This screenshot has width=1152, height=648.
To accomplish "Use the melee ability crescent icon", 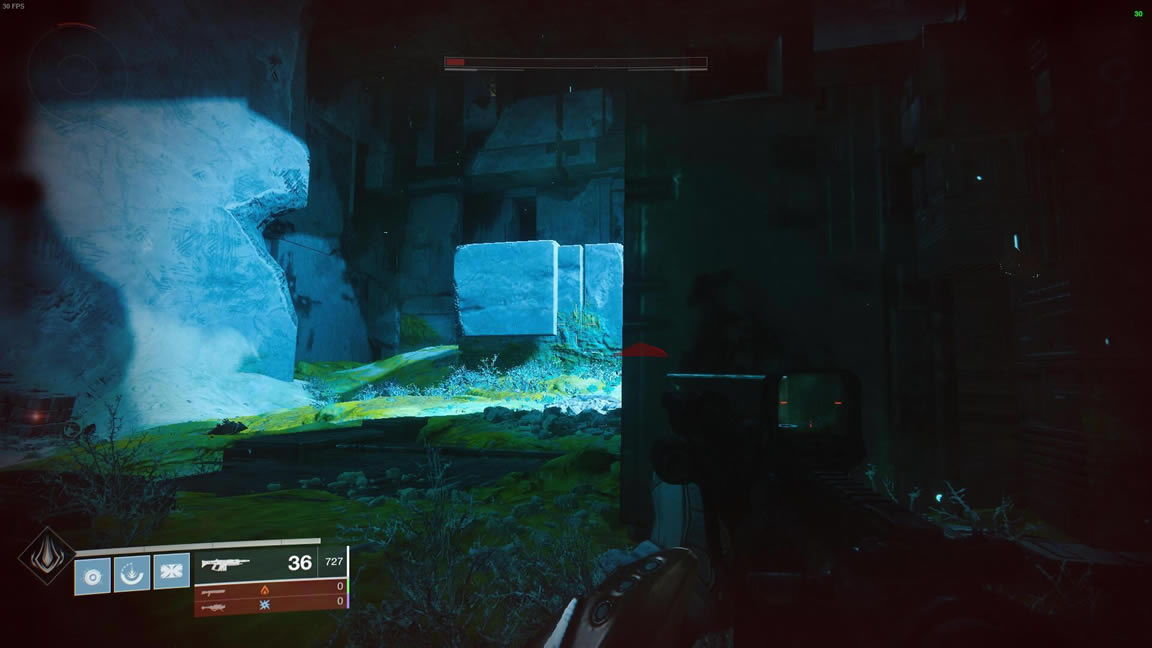I will point(132,574).
